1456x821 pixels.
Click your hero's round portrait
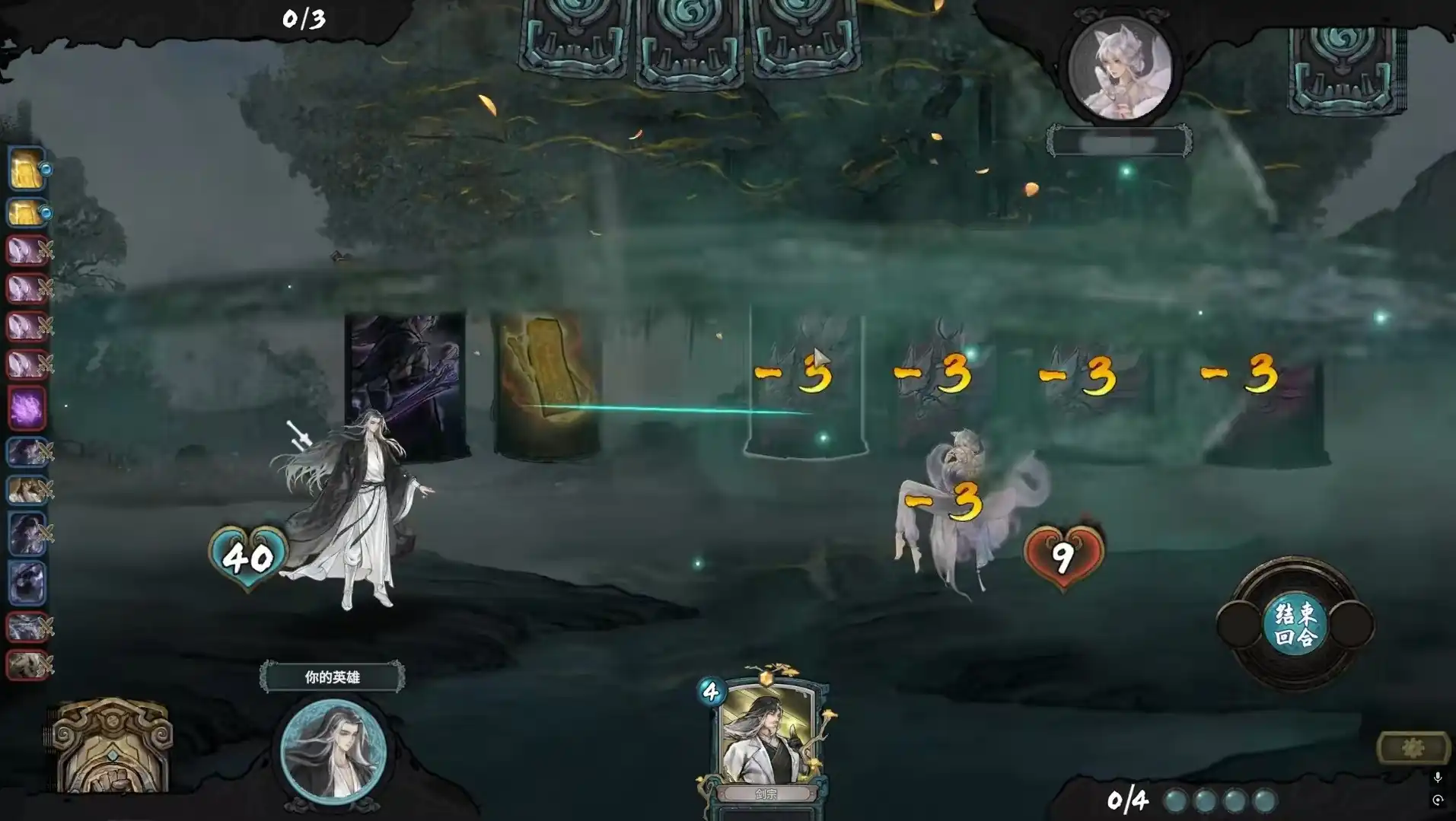[333, 750]
